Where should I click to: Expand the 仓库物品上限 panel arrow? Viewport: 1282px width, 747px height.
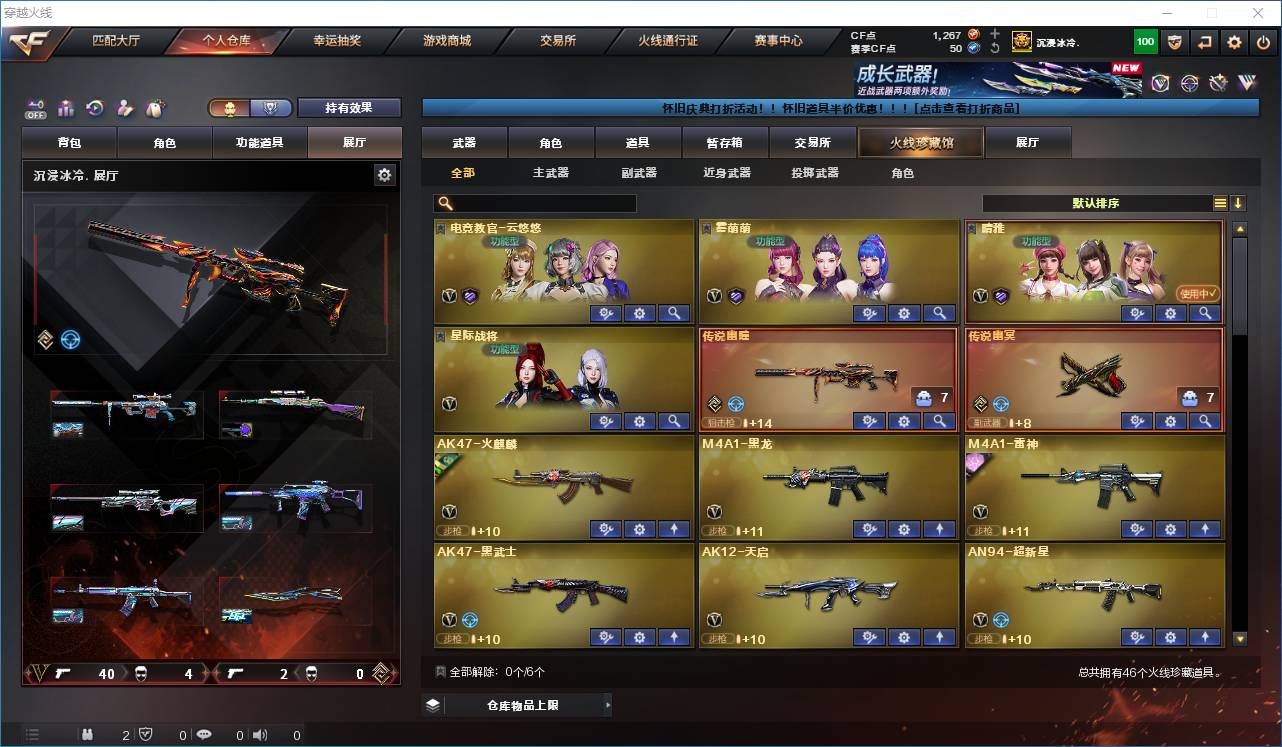(x=608, y=705)
